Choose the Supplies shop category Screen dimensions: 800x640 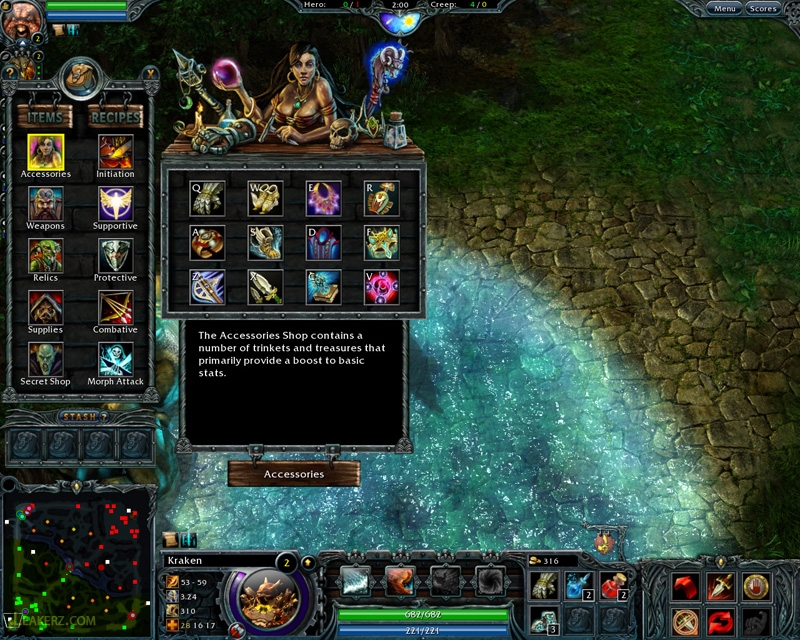45,308
